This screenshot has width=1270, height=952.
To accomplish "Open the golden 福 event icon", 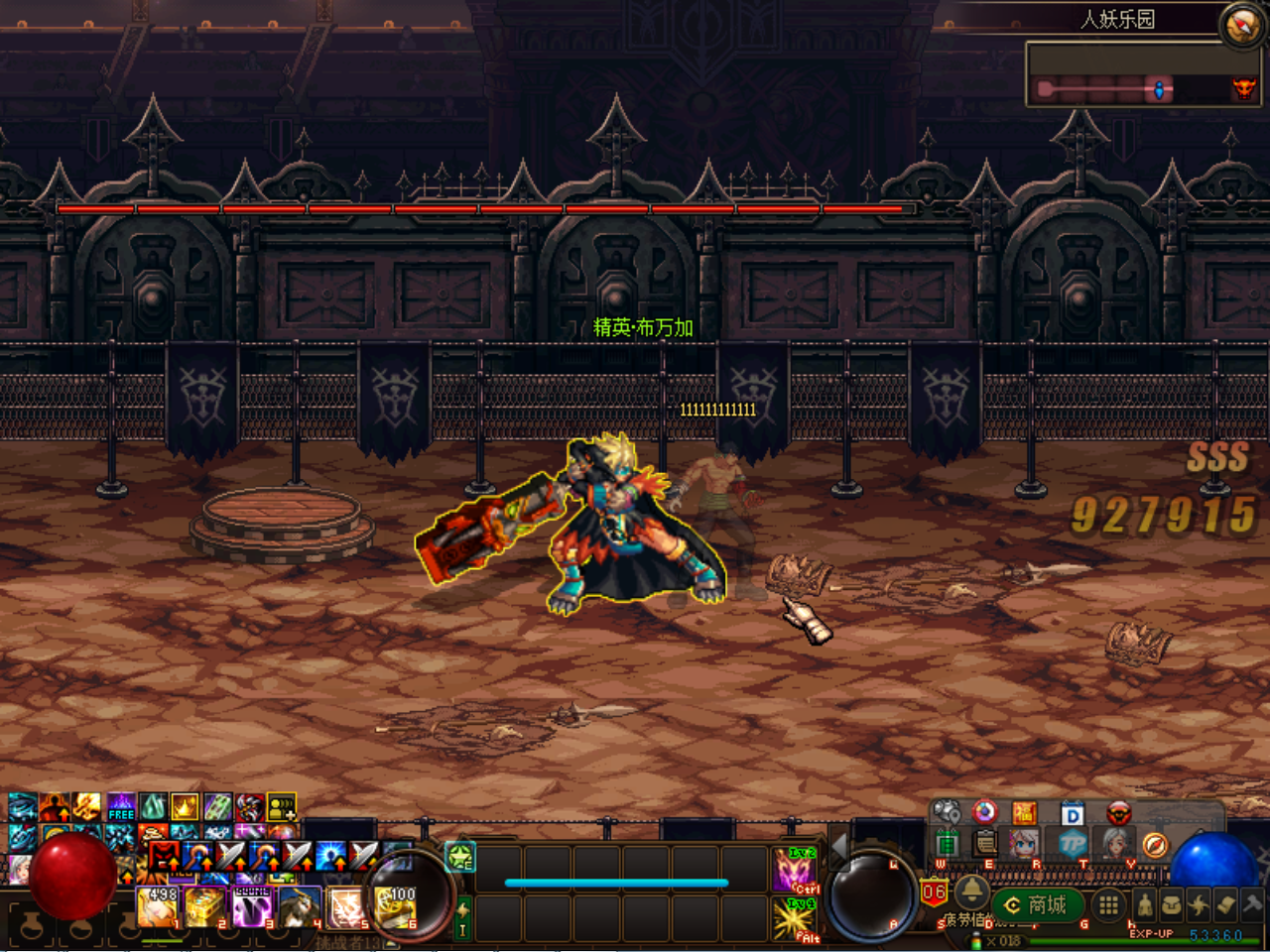I will (1025, 812).
